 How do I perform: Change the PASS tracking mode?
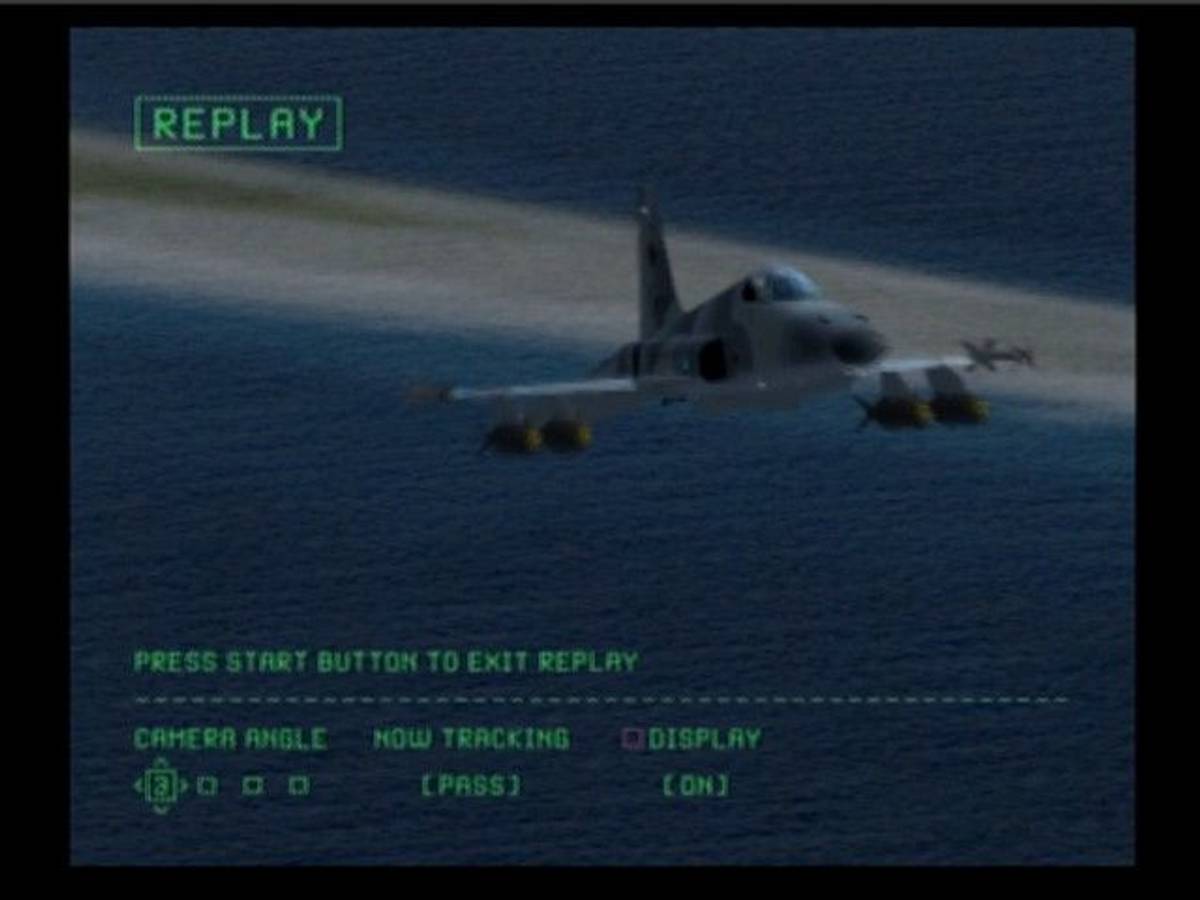coord(470,786)
